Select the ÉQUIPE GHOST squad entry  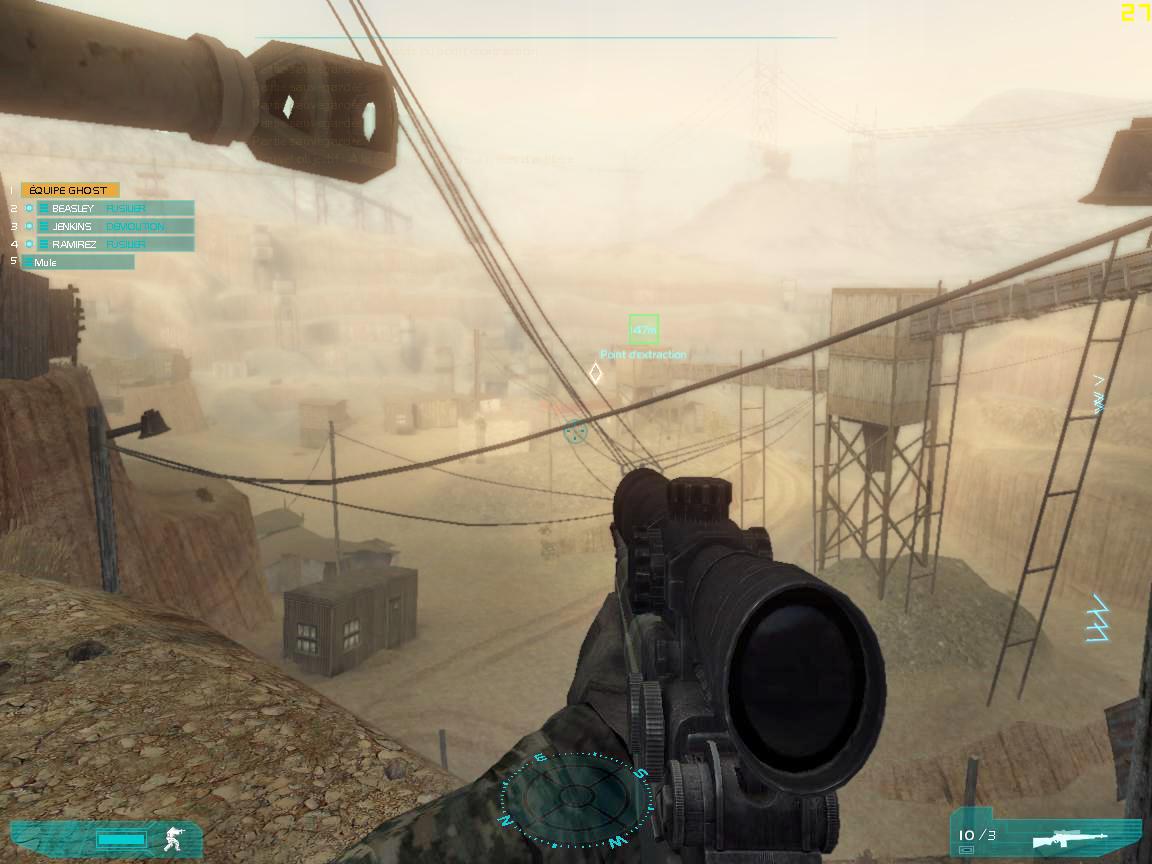pos(69,190)
